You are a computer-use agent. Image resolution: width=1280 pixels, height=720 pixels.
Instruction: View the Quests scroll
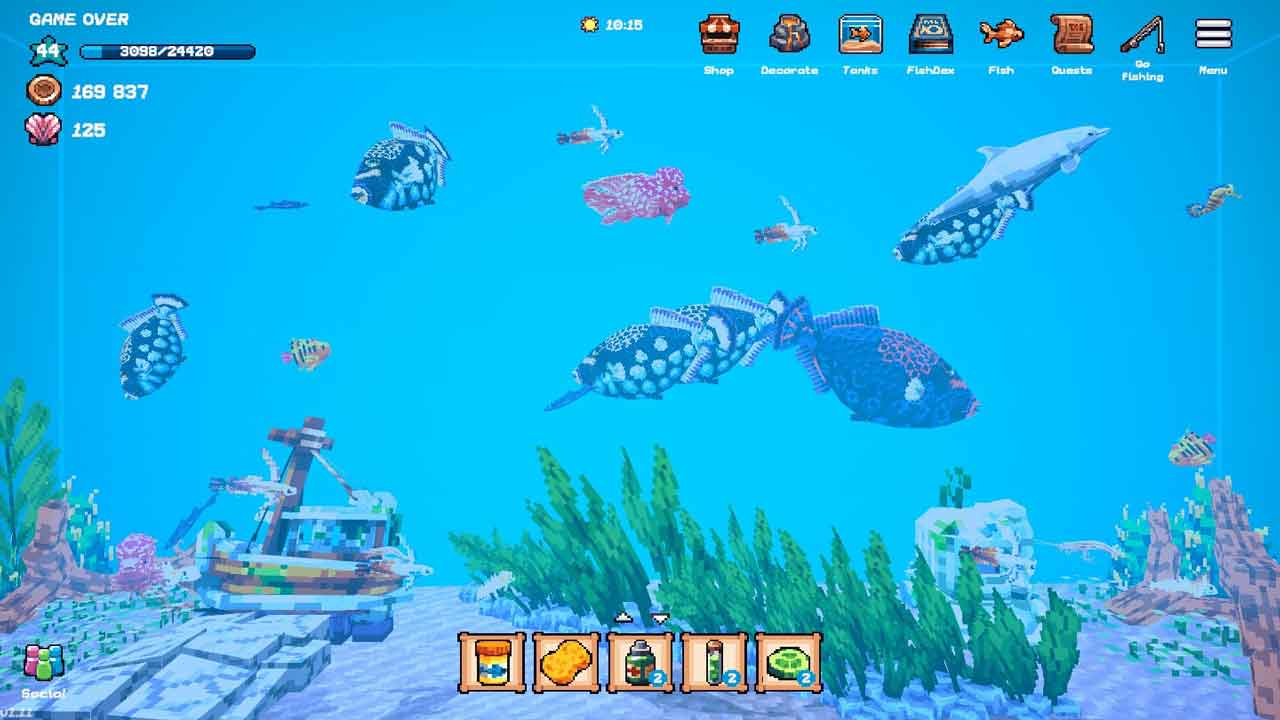(x=1071, y=36)
